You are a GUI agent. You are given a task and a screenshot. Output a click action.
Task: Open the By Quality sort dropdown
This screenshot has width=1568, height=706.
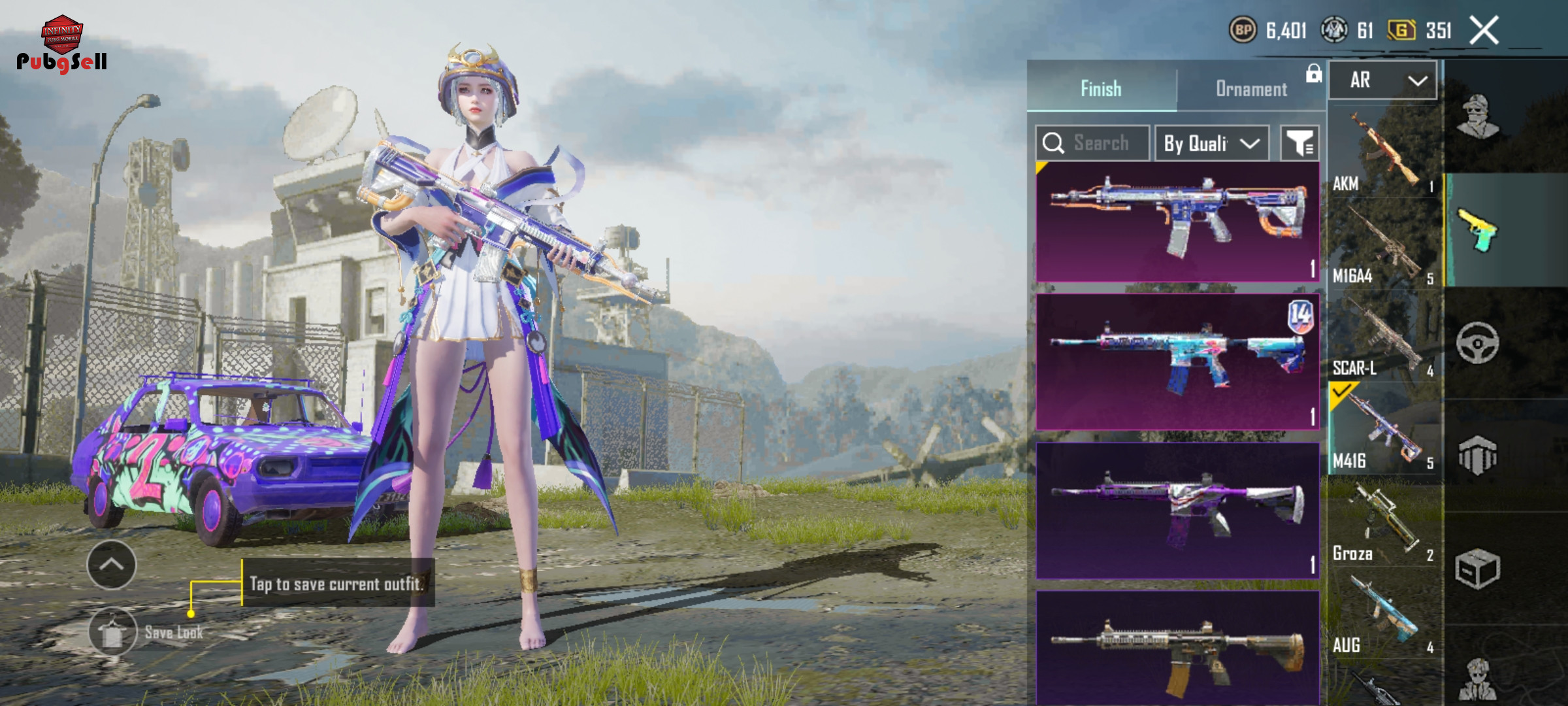[1212, 143]
